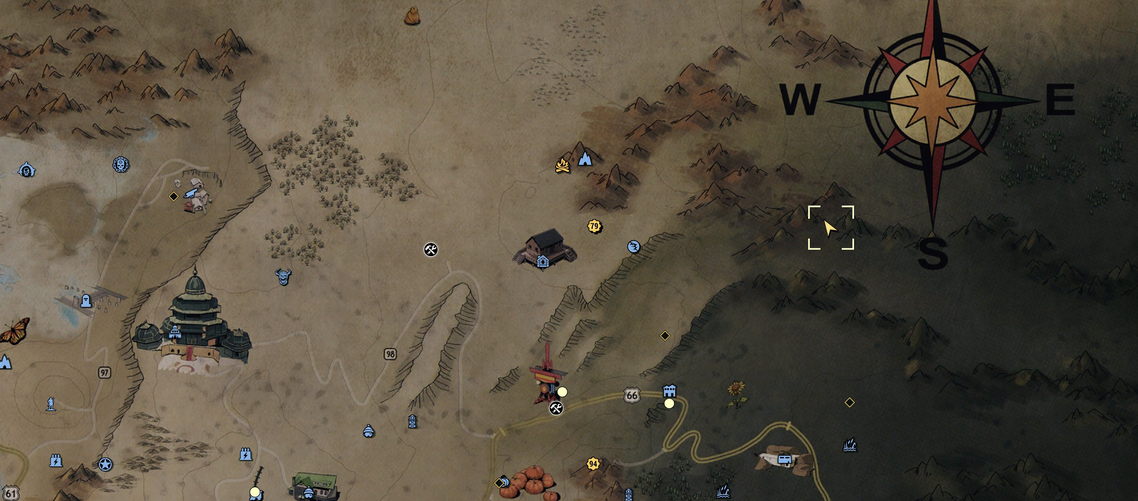Select the camper trailer location marker
This screenshot has height=501, width=1138.
click(785, 458)
